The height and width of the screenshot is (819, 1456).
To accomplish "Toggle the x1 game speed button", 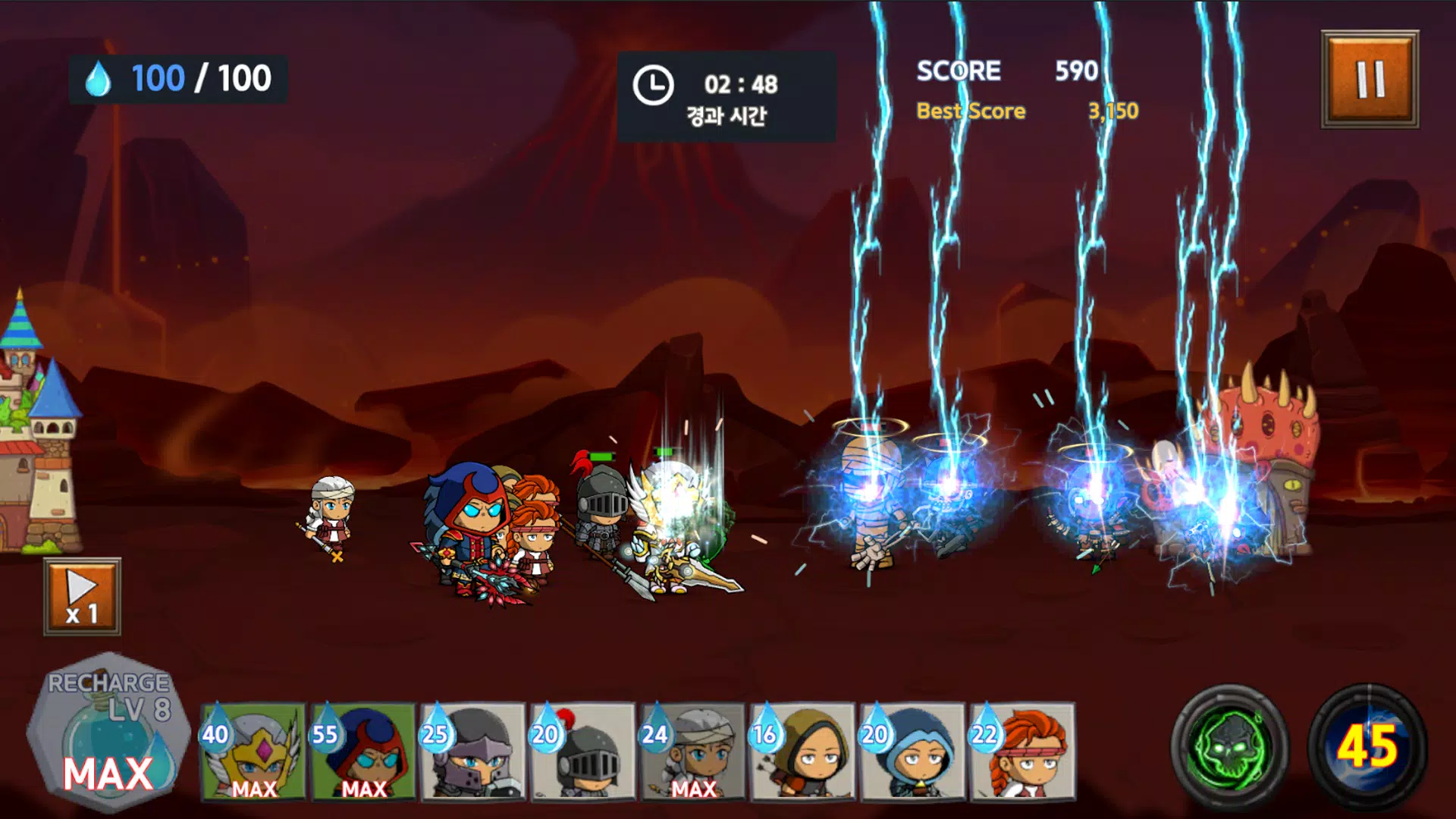I will click(82, 597).
